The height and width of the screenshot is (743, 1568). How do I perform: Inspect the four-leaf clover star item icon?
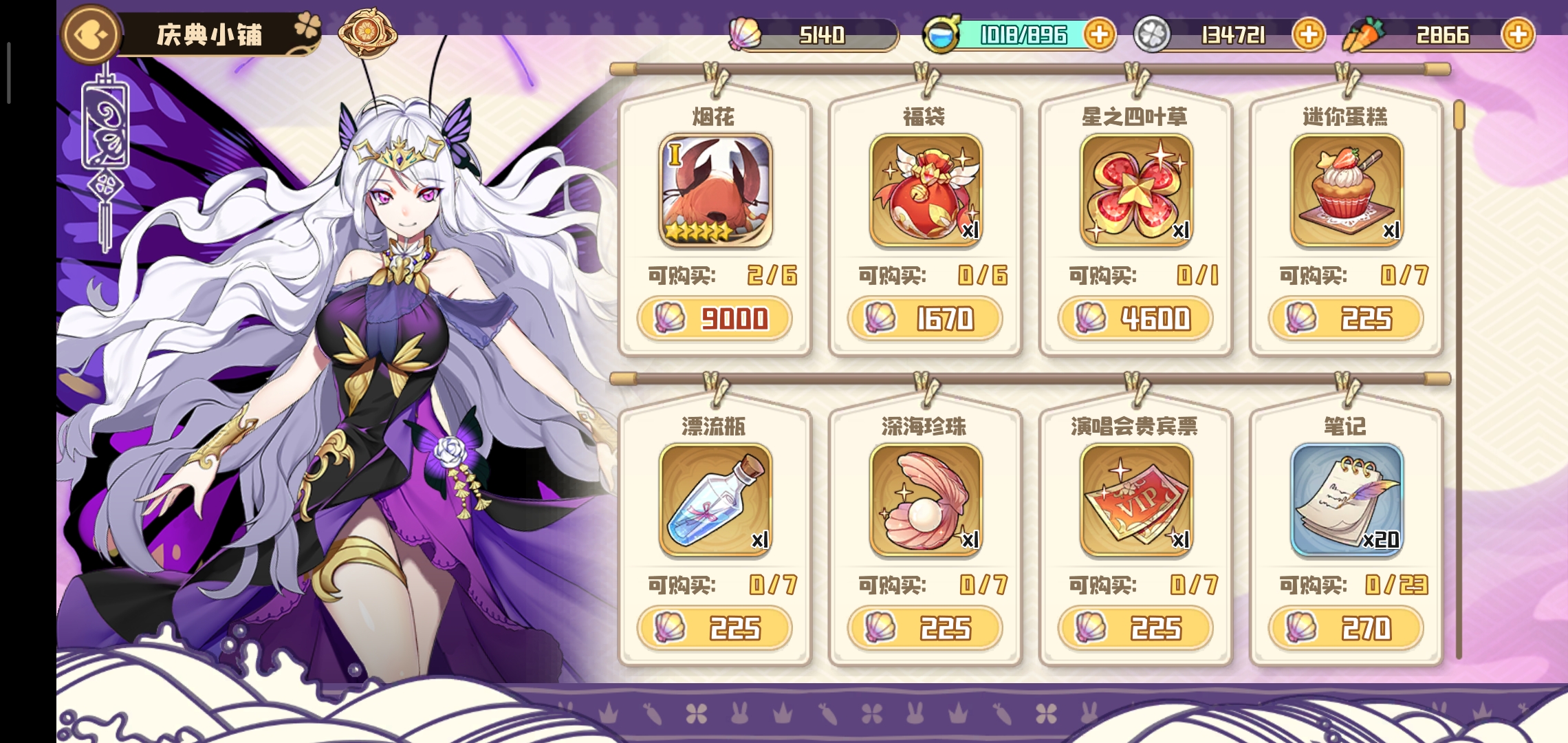tap(1136, 191)
